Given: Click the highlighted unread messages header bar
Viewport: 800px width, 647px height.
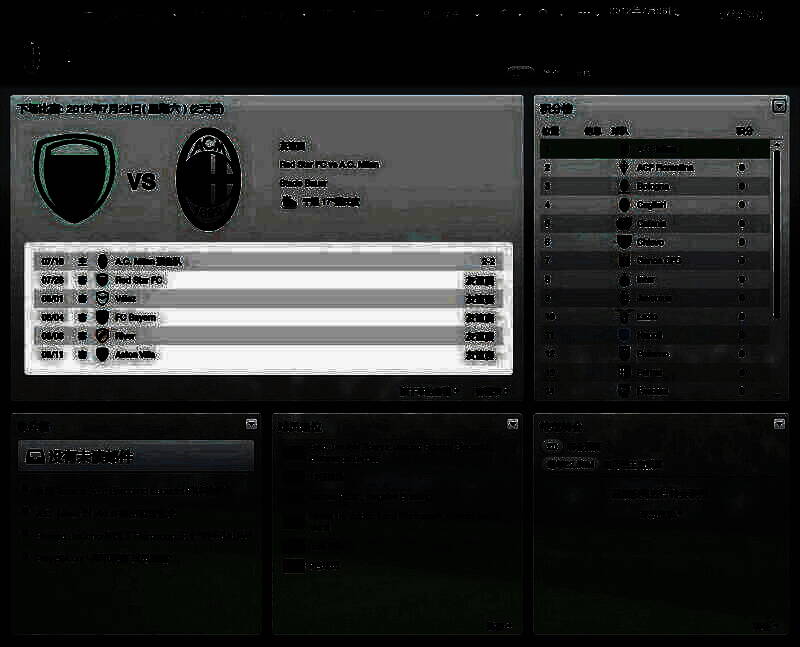Looking at the screenshot, I should pos(136,456).
